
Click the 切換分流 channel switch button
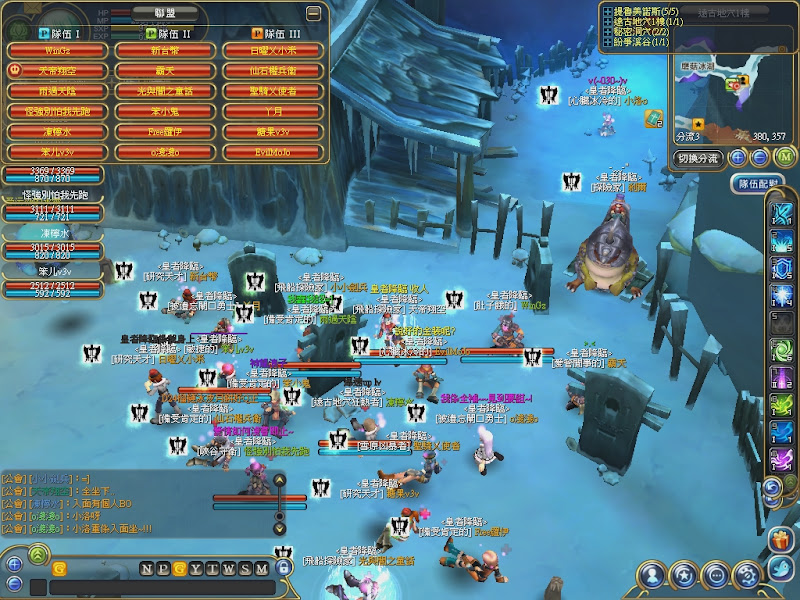click(x=697, y=158)
